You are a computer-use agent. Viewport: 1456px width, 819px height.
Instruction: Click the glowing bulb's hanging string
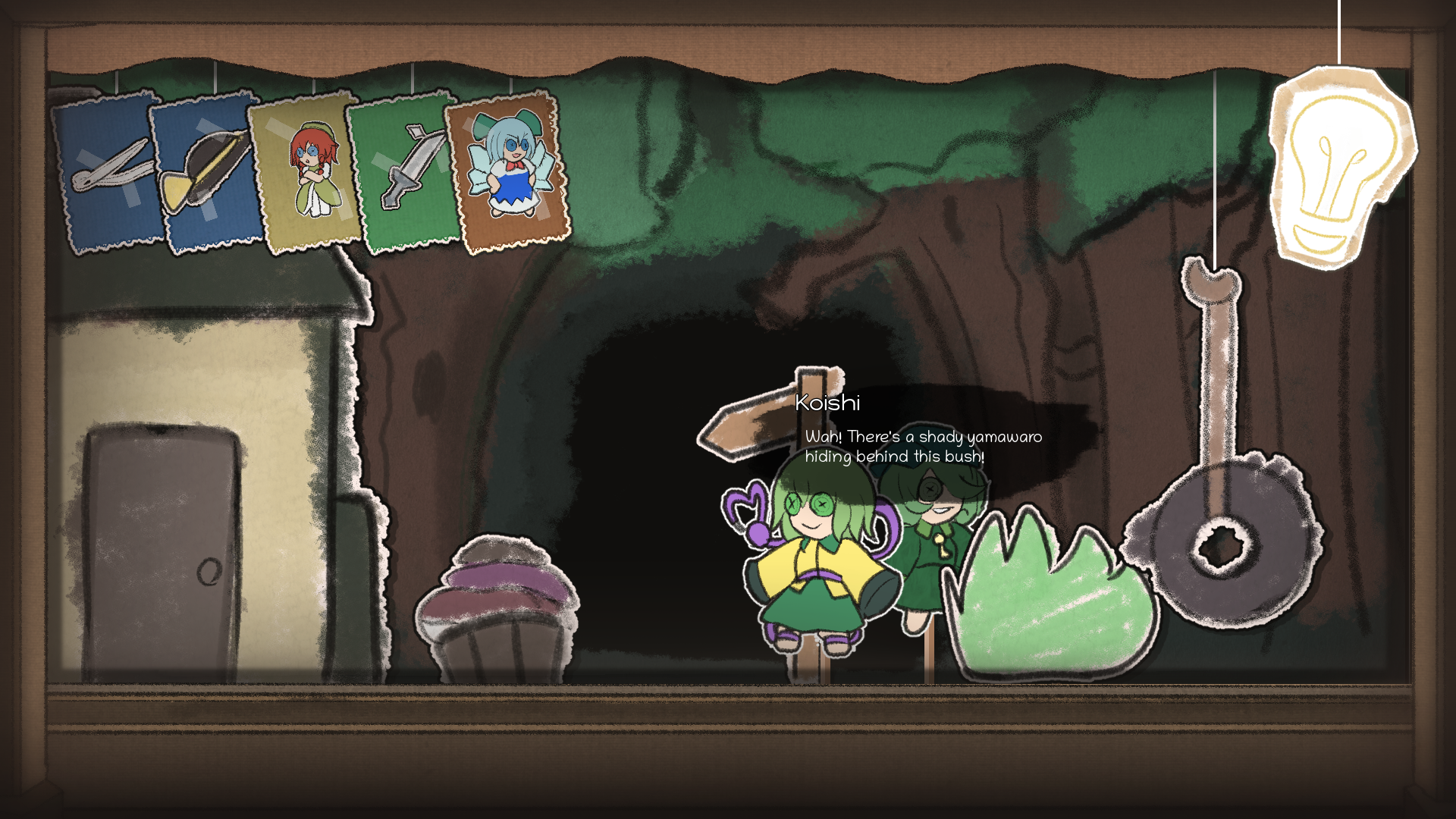tap(1339, 34)
